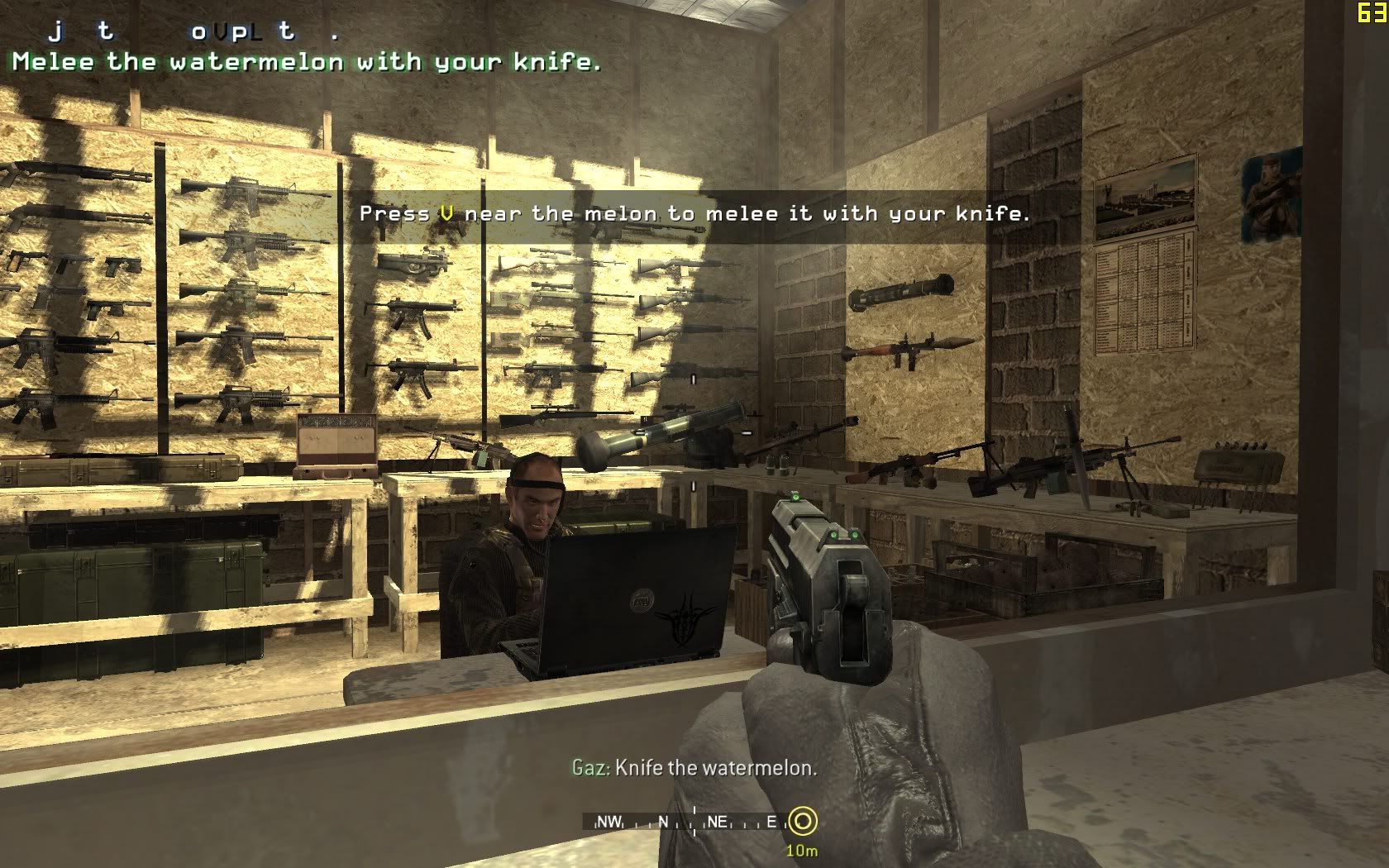The height and width of the screenshot is (868, 1389).
Task: Click the compass direction bar
Action: pyautogui.click(x=686, y=822)
